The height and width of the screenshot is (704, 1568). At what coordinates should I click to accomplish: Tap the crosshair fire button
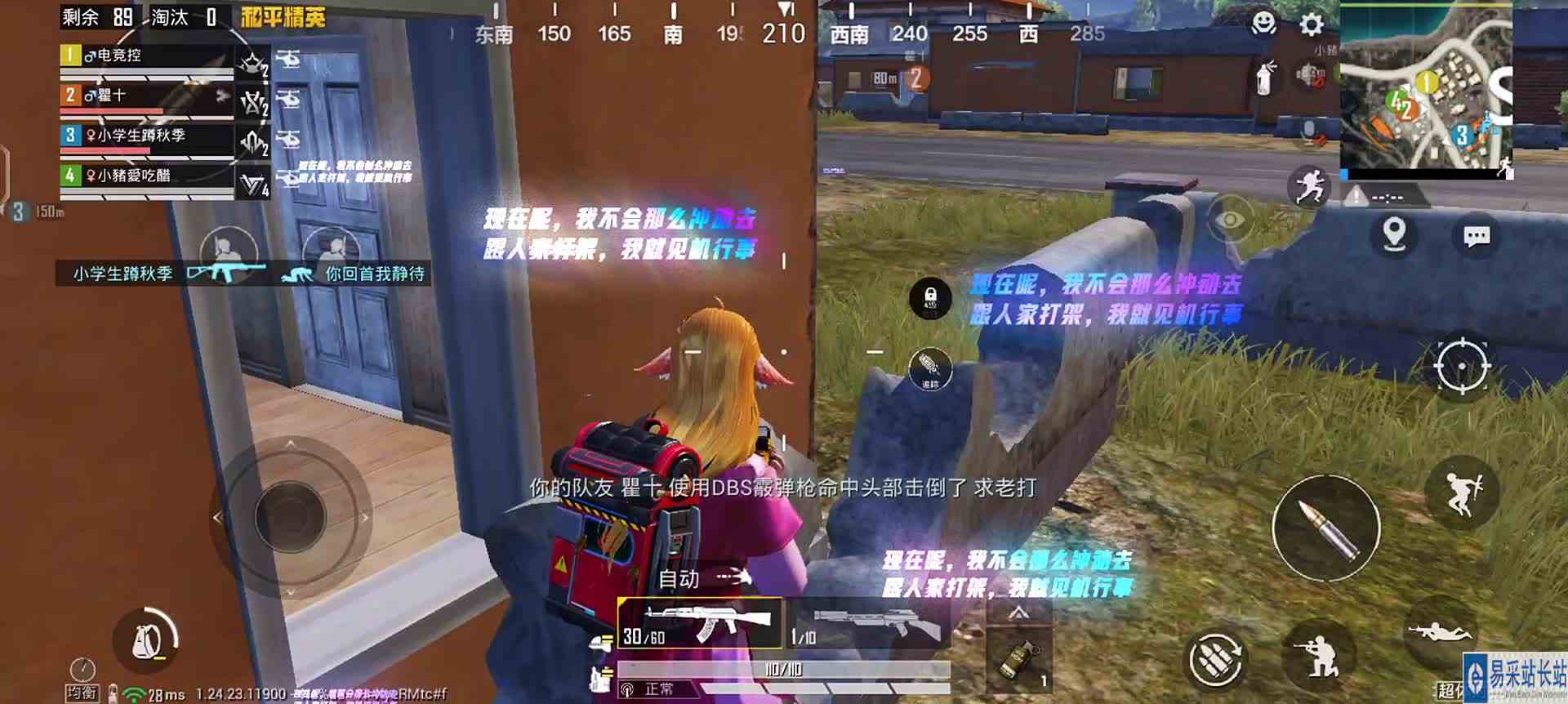tap(1462, 368)
